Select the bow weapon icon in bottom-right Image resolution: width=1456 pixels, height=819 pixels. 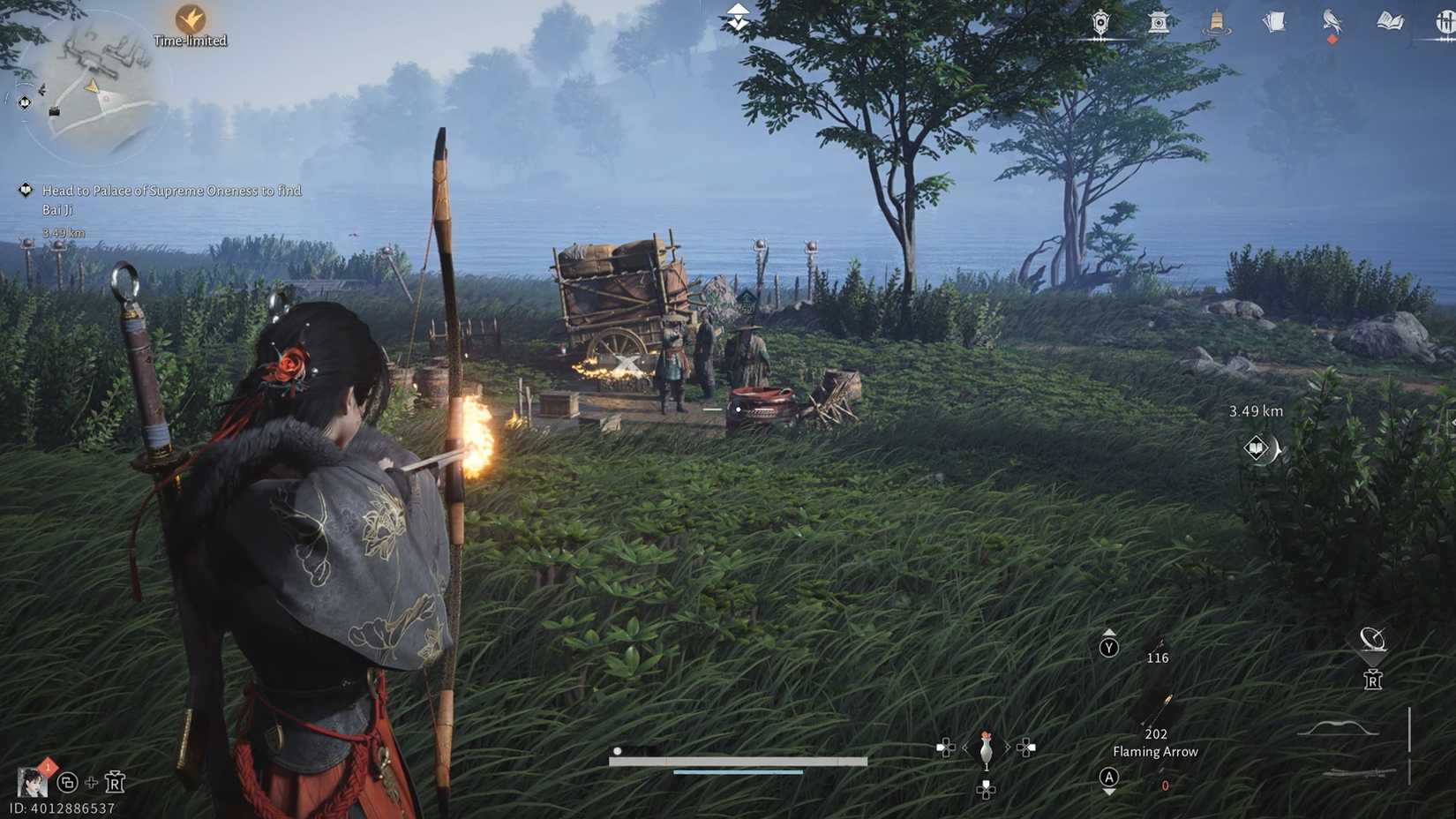1337,726
